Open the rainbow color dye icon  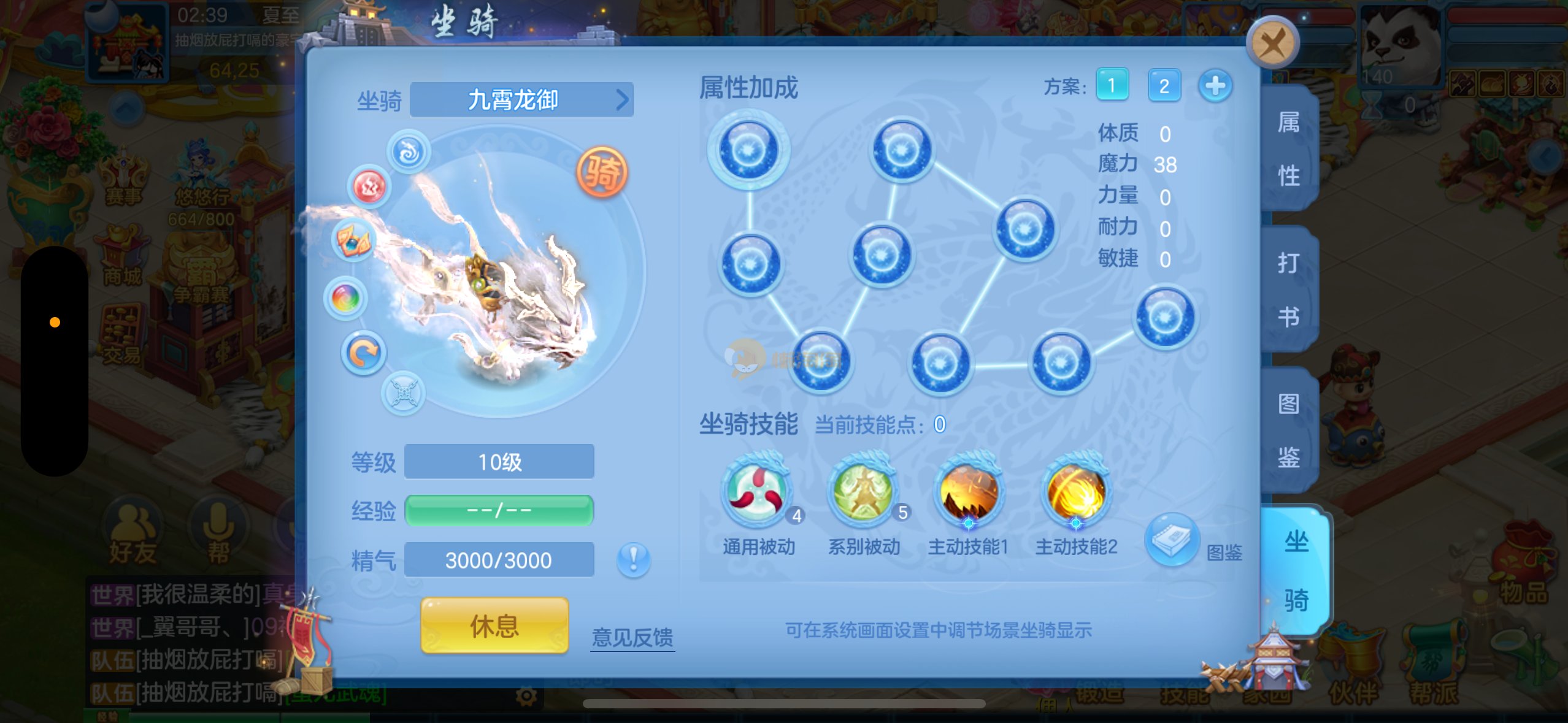coord(346,299)
